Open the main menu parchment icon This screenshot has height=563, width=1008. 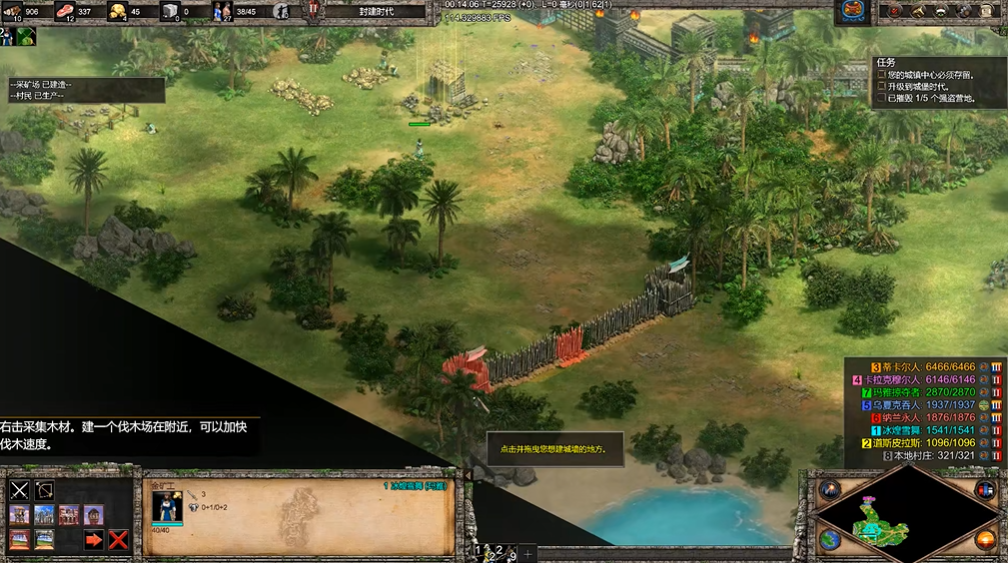click(x=988, y=11)
